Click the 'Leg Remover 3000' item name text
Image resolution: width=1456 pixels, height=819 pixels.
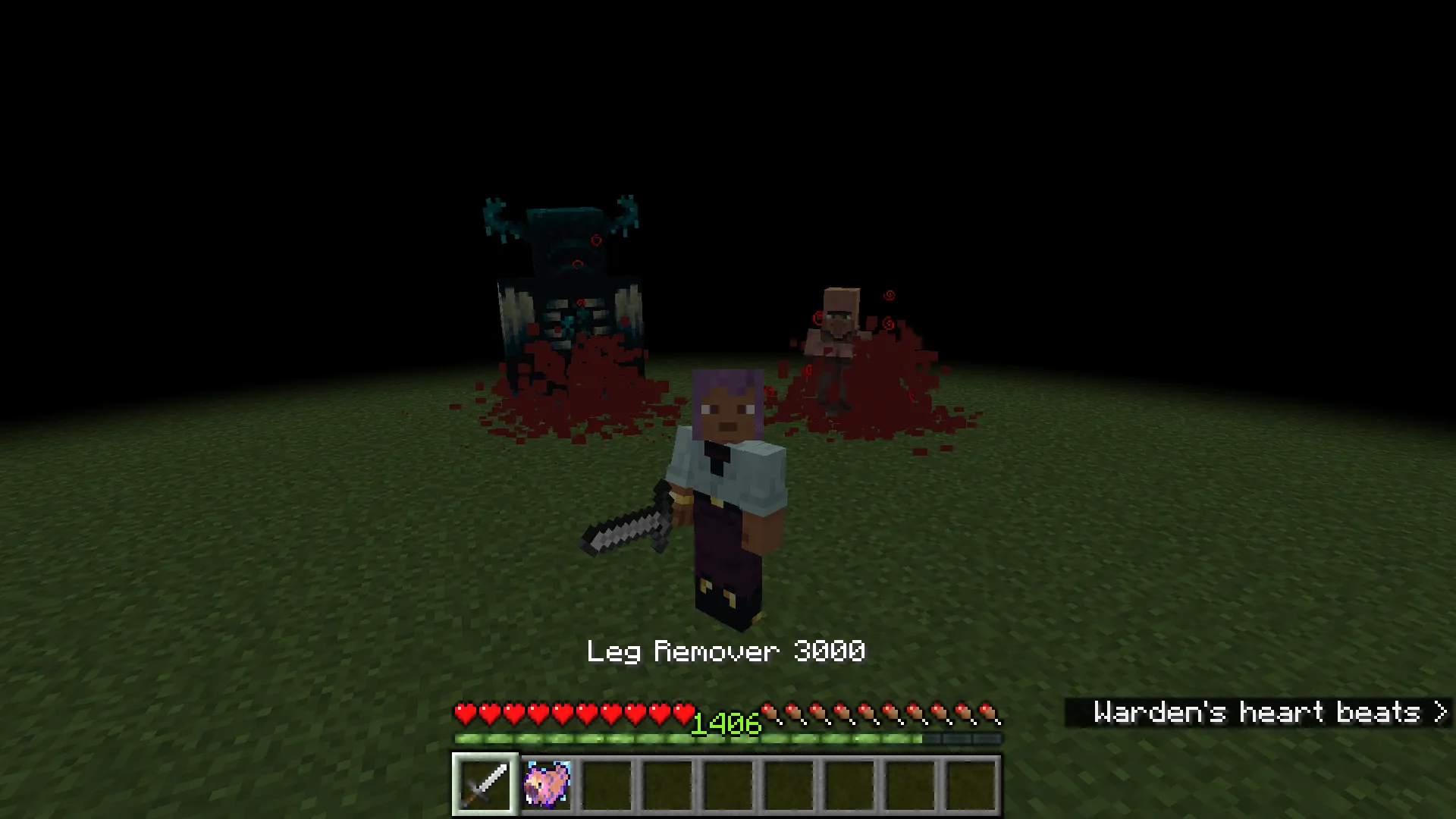[726, 651]
